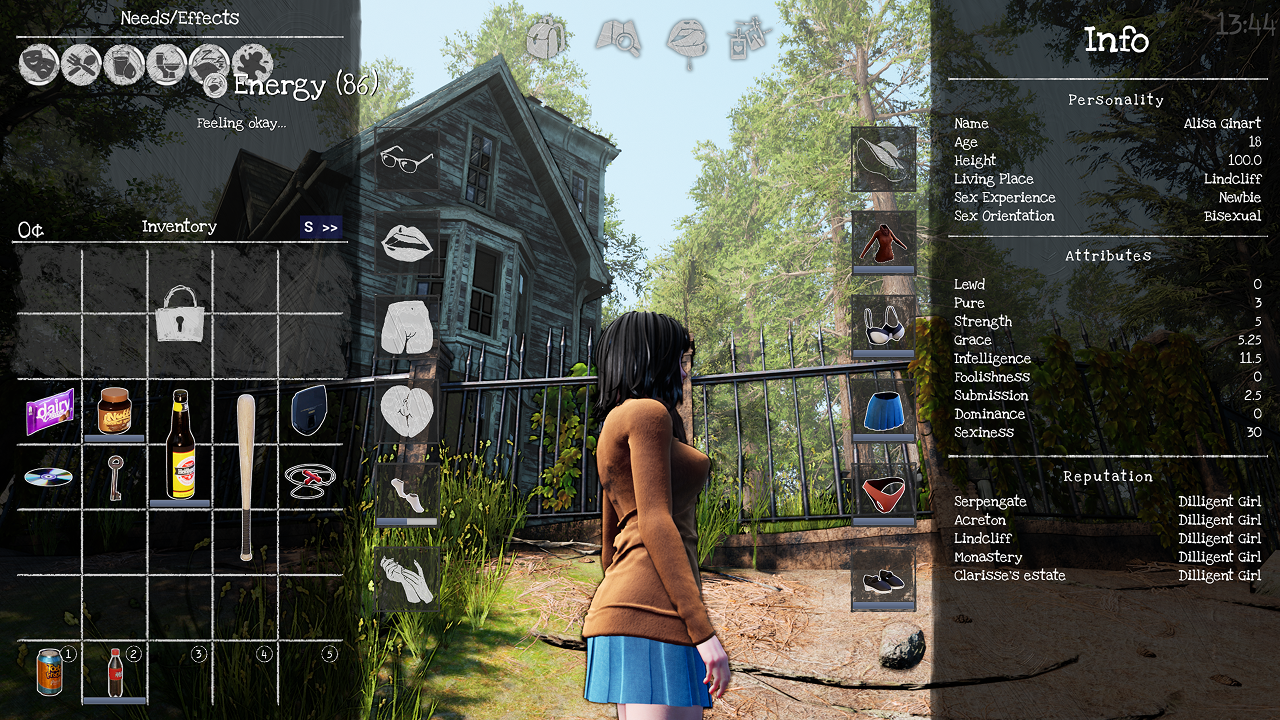Click the inventory sort 'S >>' button

[x=321, y=228]
